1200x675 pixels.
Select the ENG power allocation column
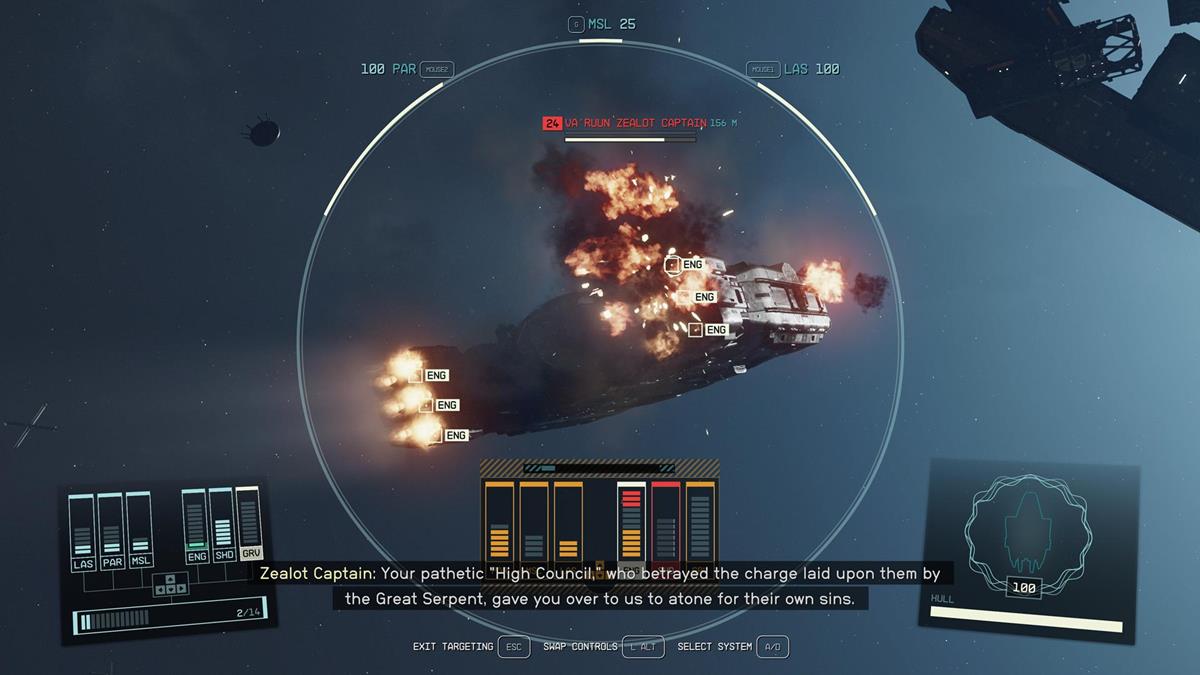pyautogui.click(x=196, y=526)
